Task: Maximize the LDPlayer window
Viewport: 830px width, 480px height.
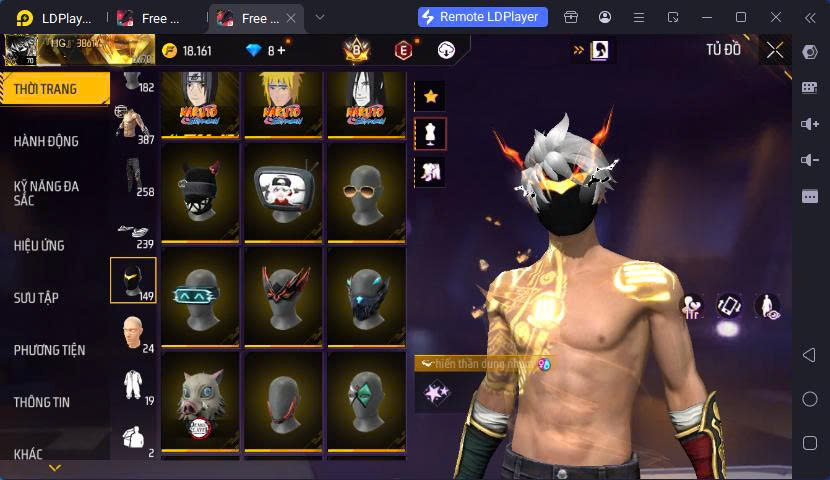Action: click(741, 17)
